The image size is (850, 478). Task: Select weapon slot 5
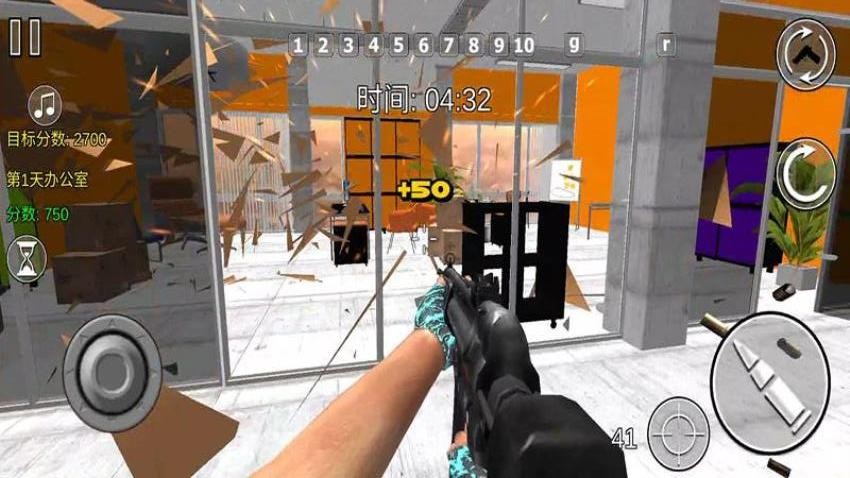398,44
